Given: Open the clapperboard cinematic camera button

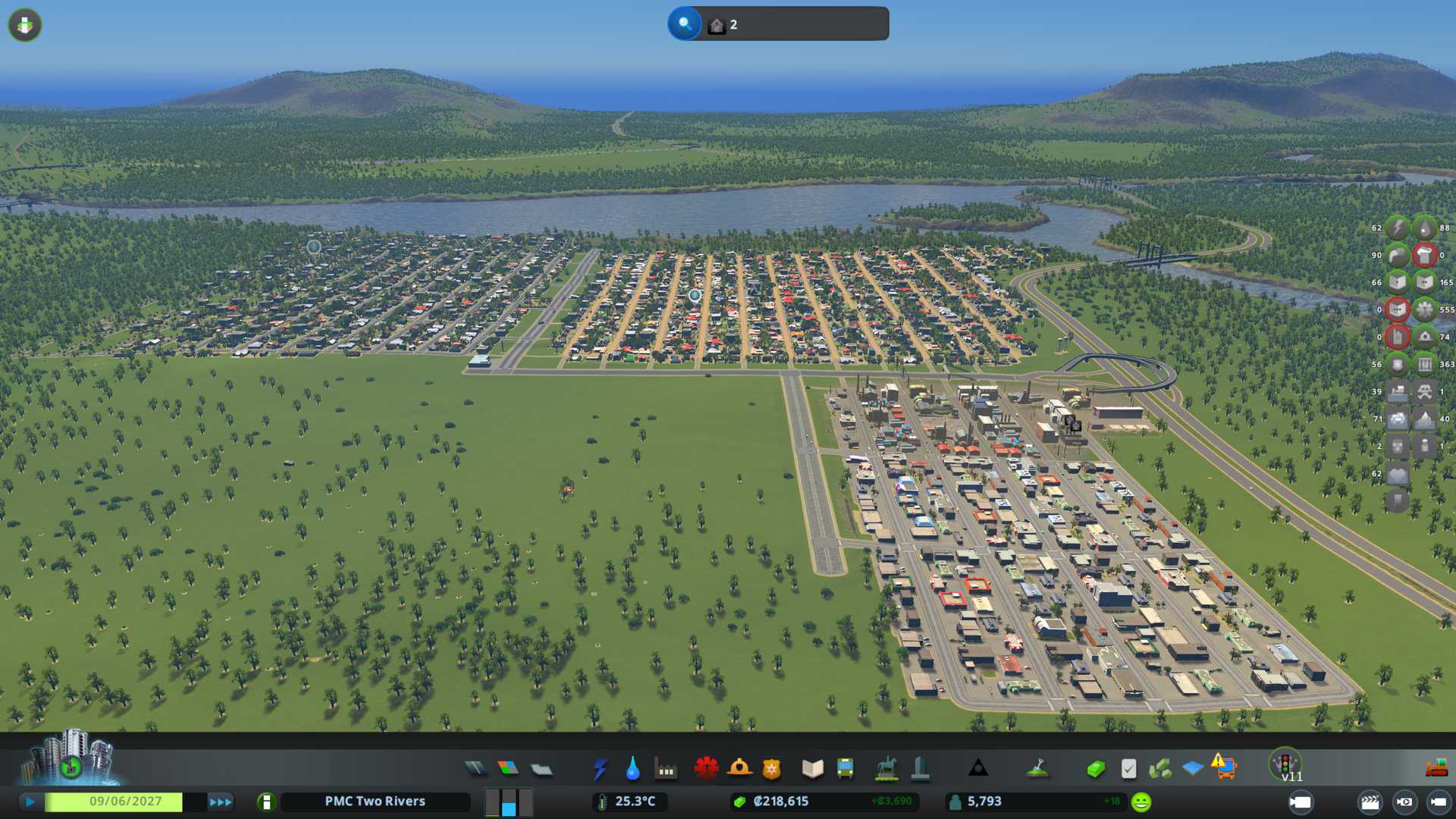Looking at the screenshot, I should click(x=1370, y=802).
